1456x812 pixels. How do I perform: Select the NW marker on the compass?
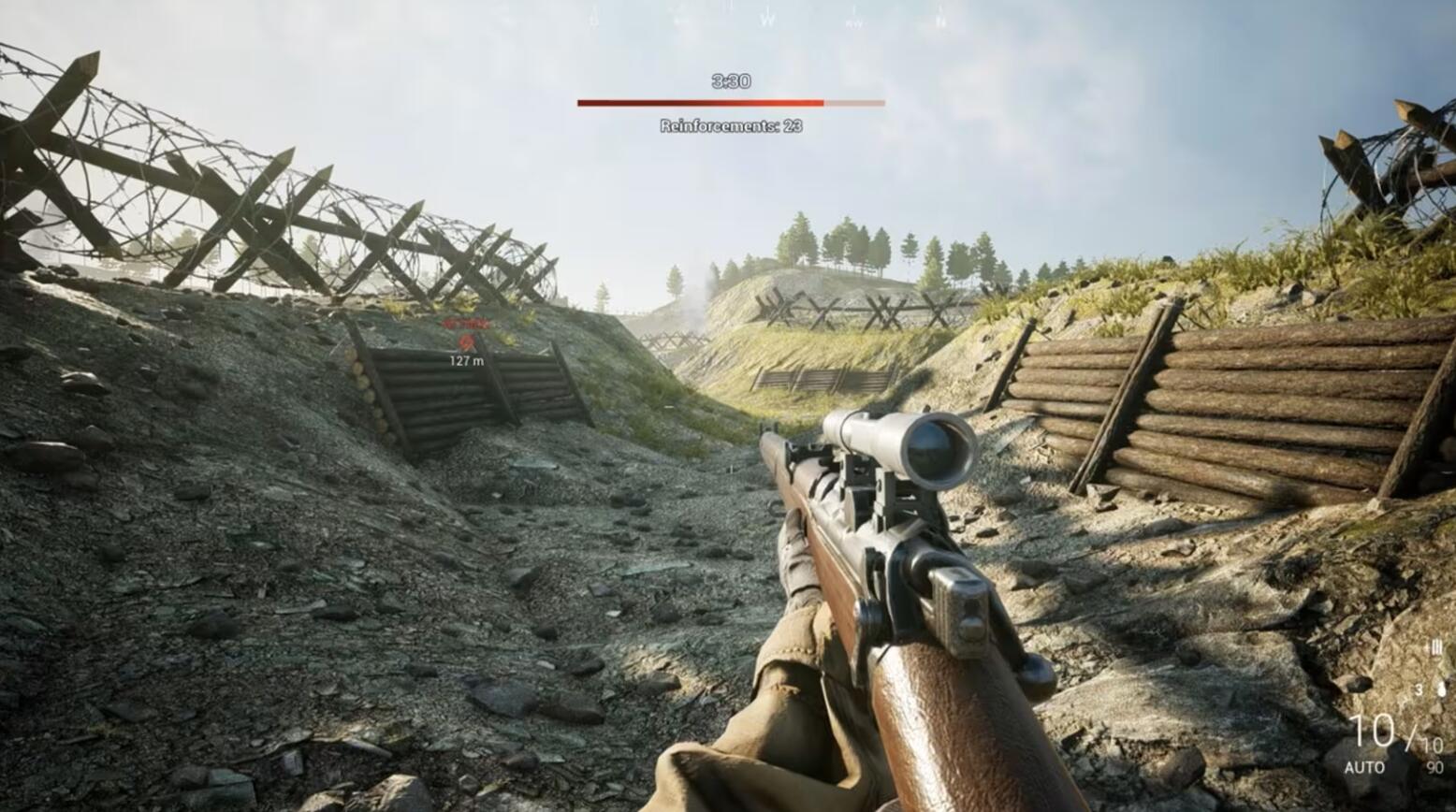coord(854,21)
